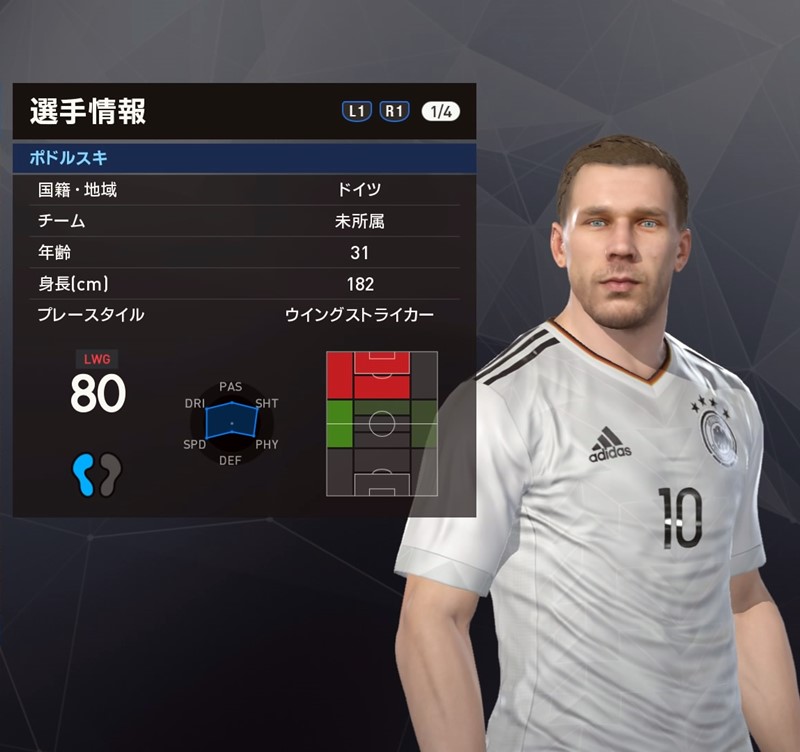Image resolution: width=800 pixels, height=752 pixels.
Task: Click the 国籍・地域 nationality row
Action: pyautogui.click(x=243, y=190)
